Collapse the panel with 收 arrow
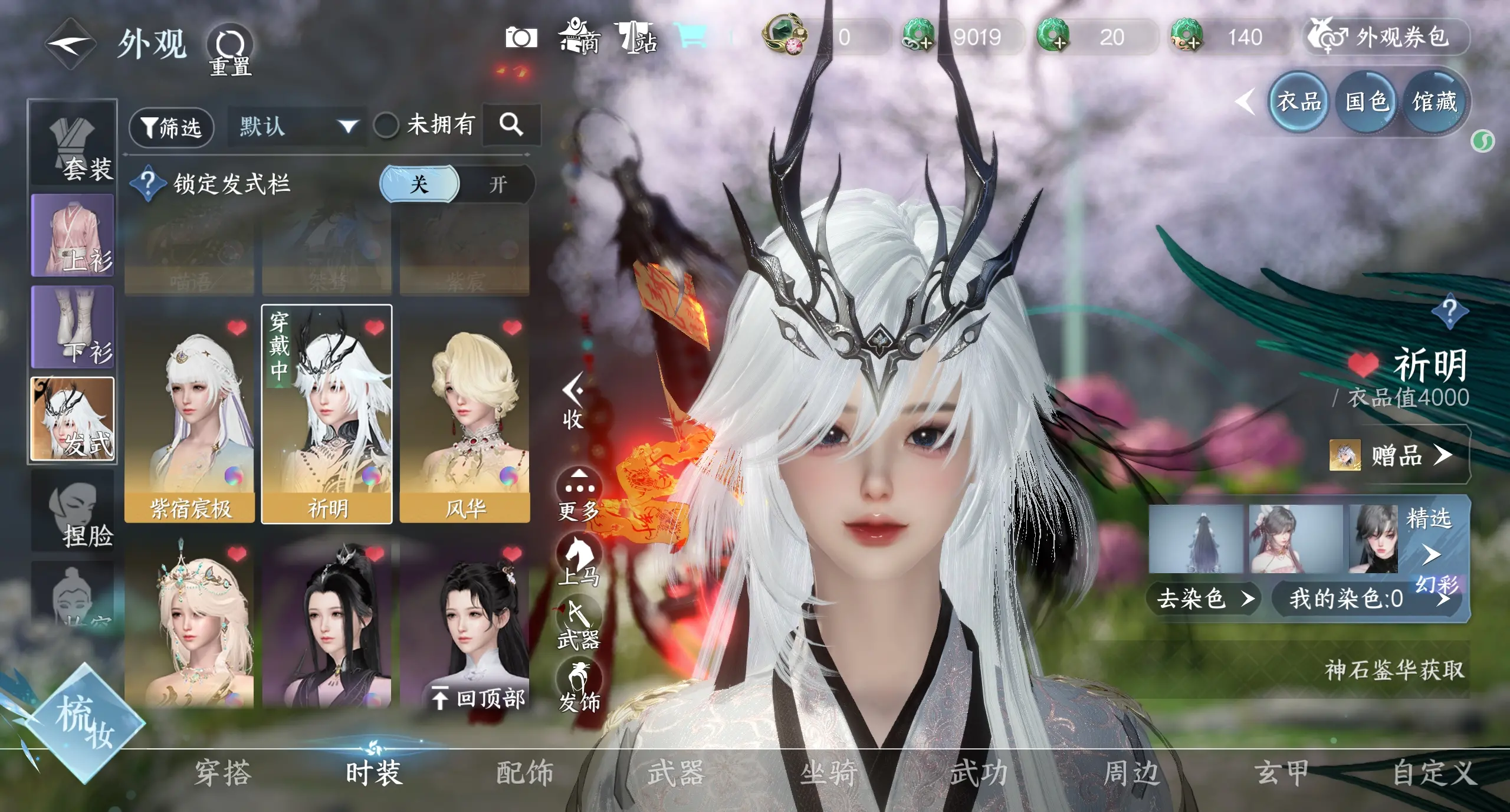The height and width of the screenshot is (812, 1510). point(573,401)
